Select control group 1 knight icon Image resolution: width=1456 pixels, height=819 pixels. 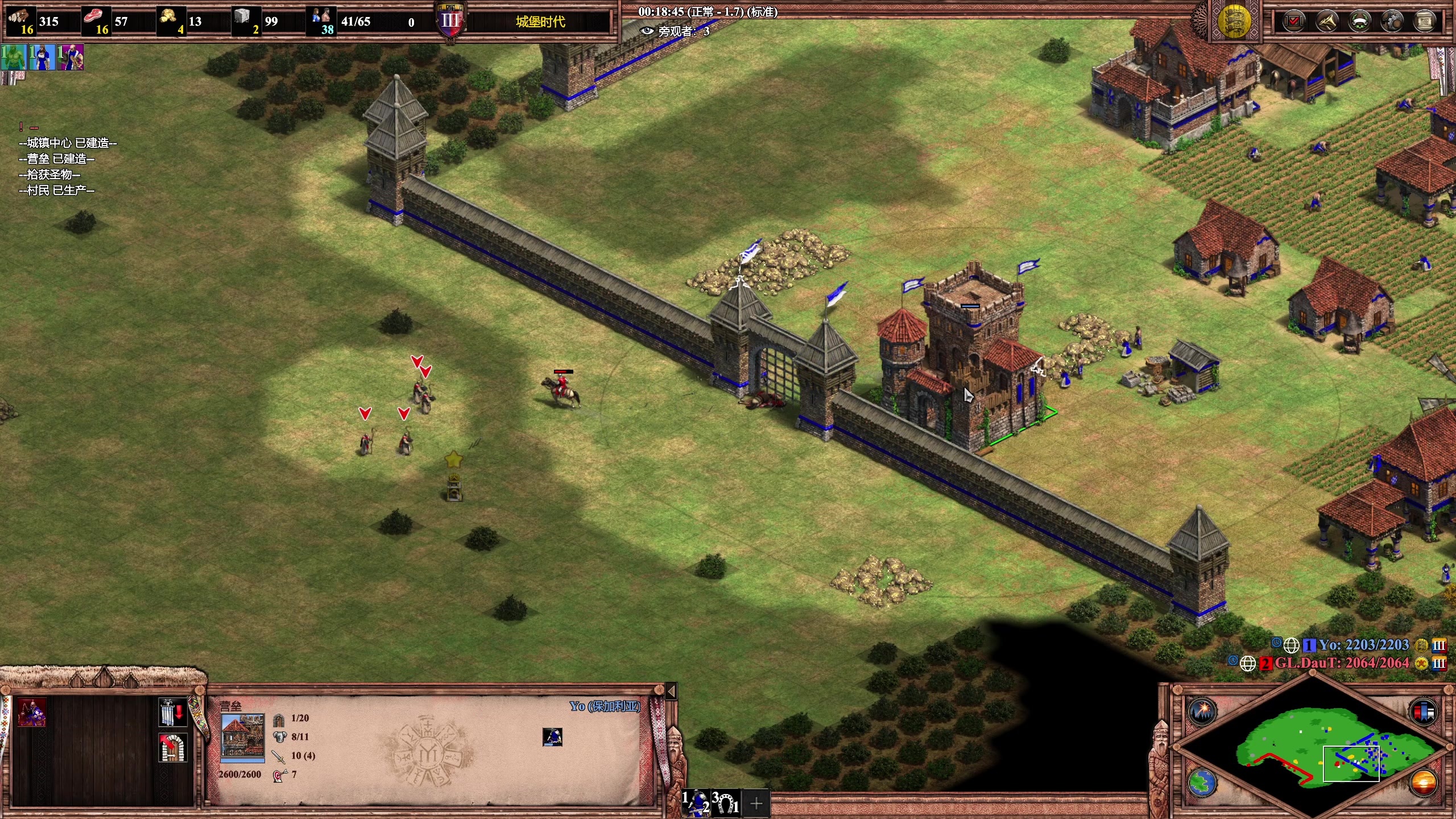click(696, 803)
